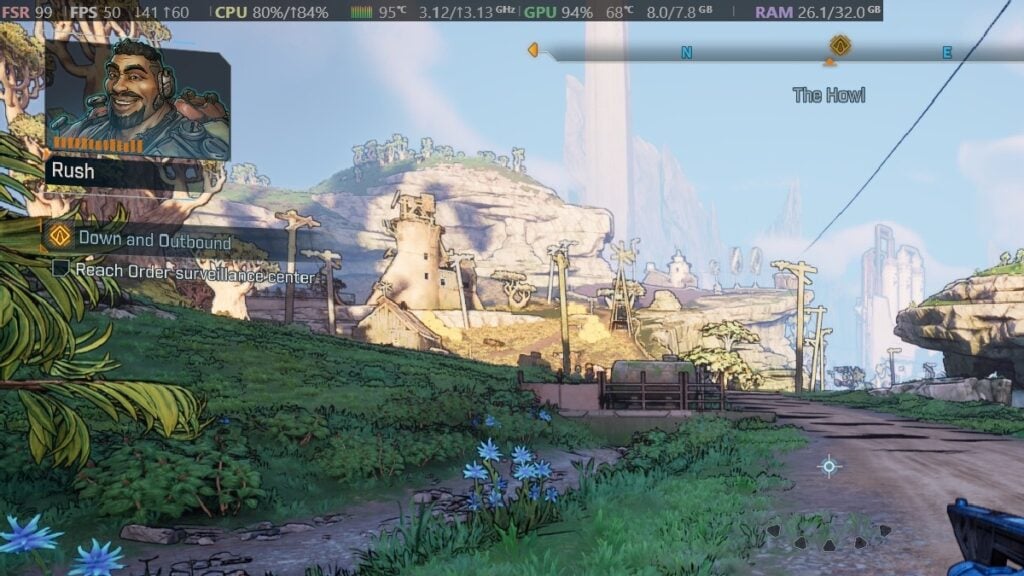
Task: Click the orange arrow at compass left end
Action: 533,49
